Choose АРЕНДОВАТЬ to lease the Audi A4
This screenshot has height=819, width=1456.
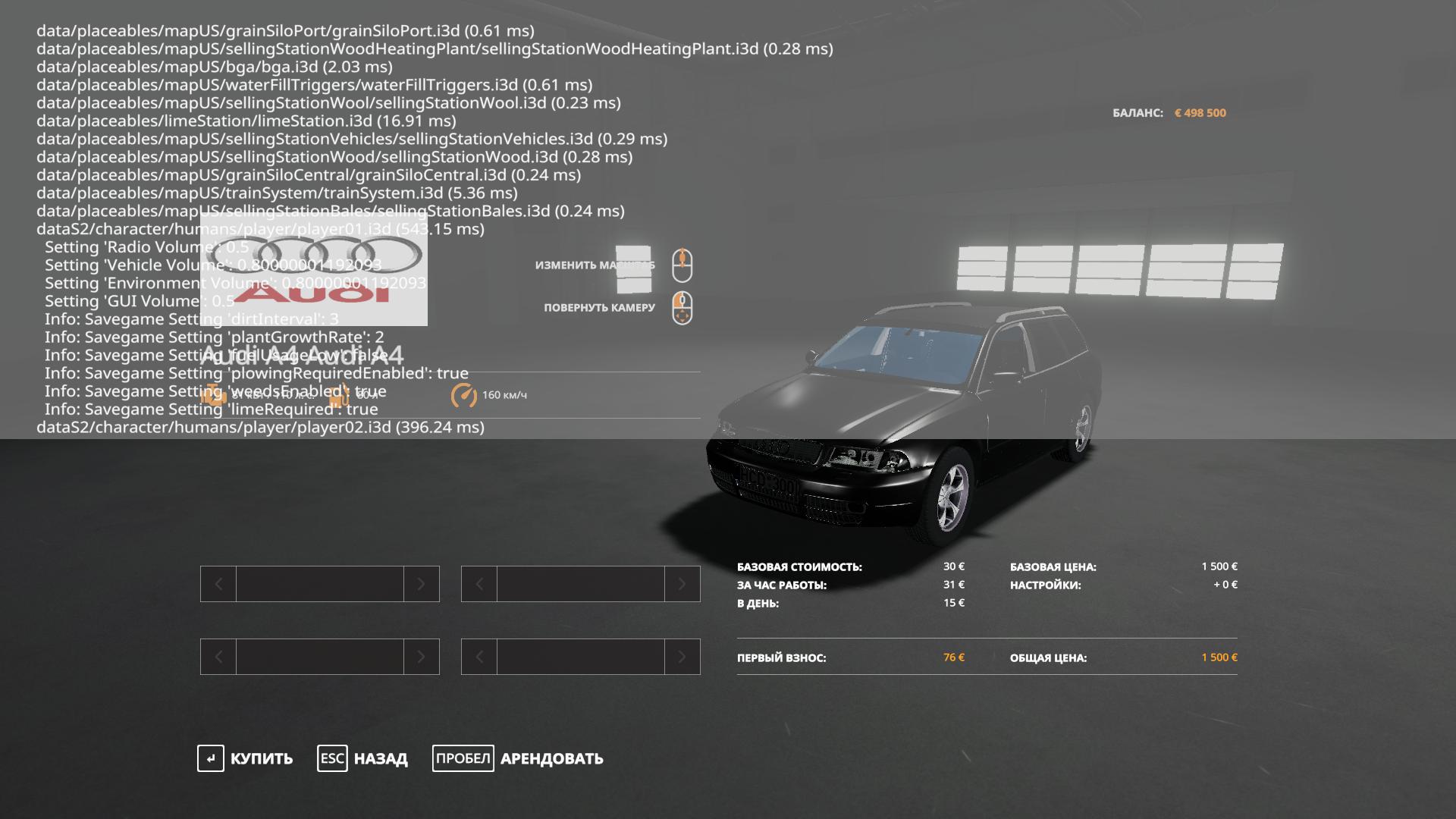point(551,758)
